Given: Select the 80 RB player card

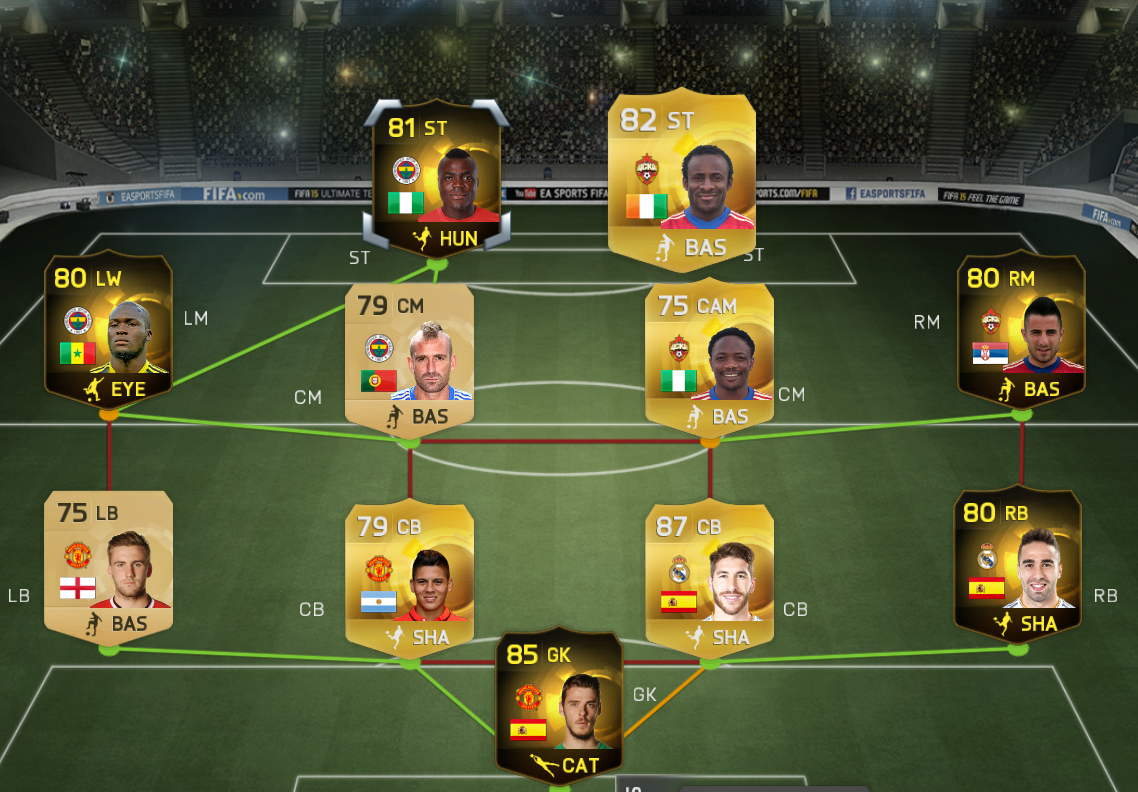Looking at the screenshot, I should (x=1018, y=564).
